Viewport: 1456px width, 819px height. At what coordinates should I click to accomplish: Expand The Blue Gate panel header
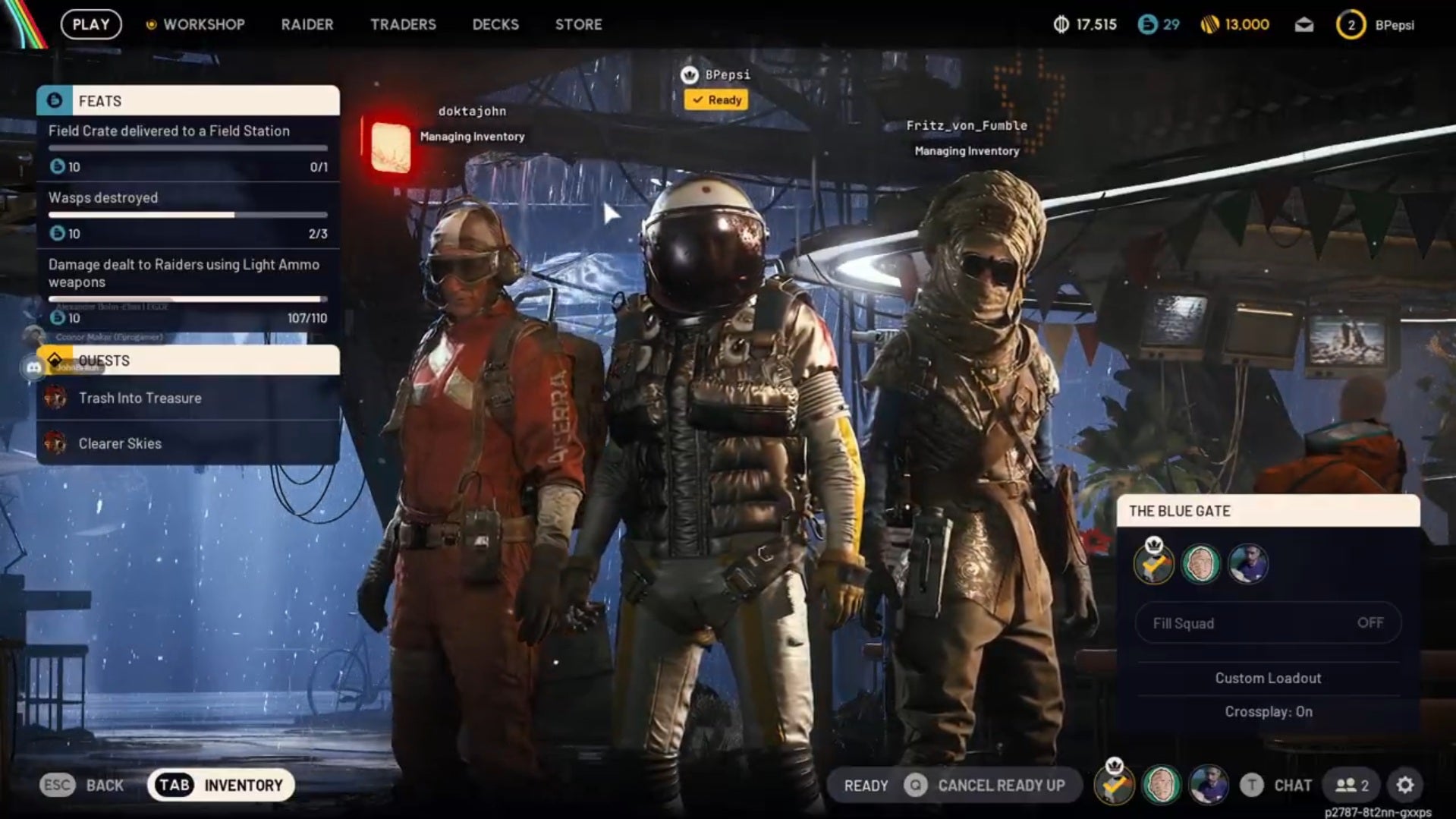point(1267,511)
